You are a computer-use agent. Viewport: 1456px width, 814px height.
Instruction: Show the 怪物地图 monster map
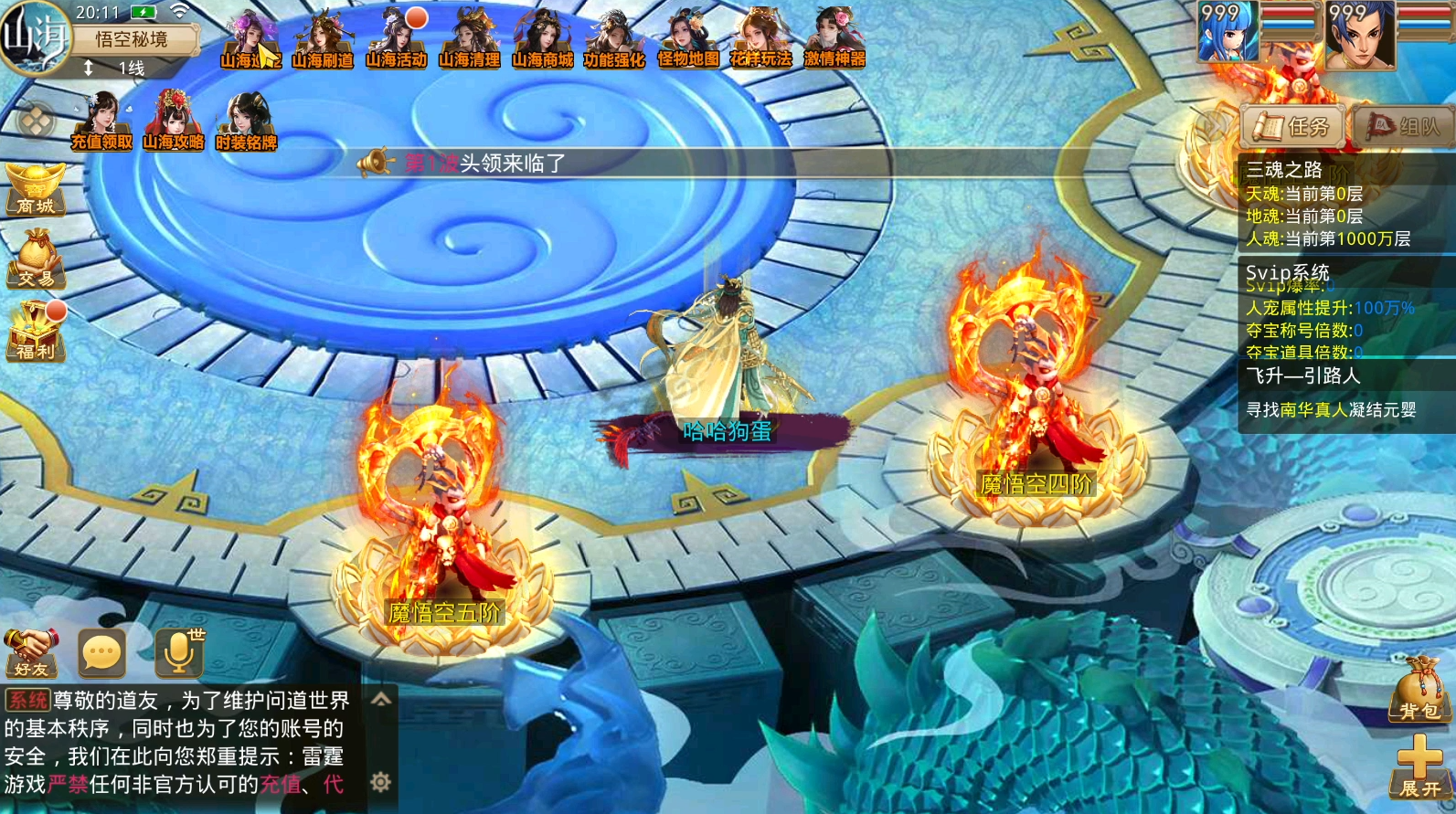(x=688, y=40)
